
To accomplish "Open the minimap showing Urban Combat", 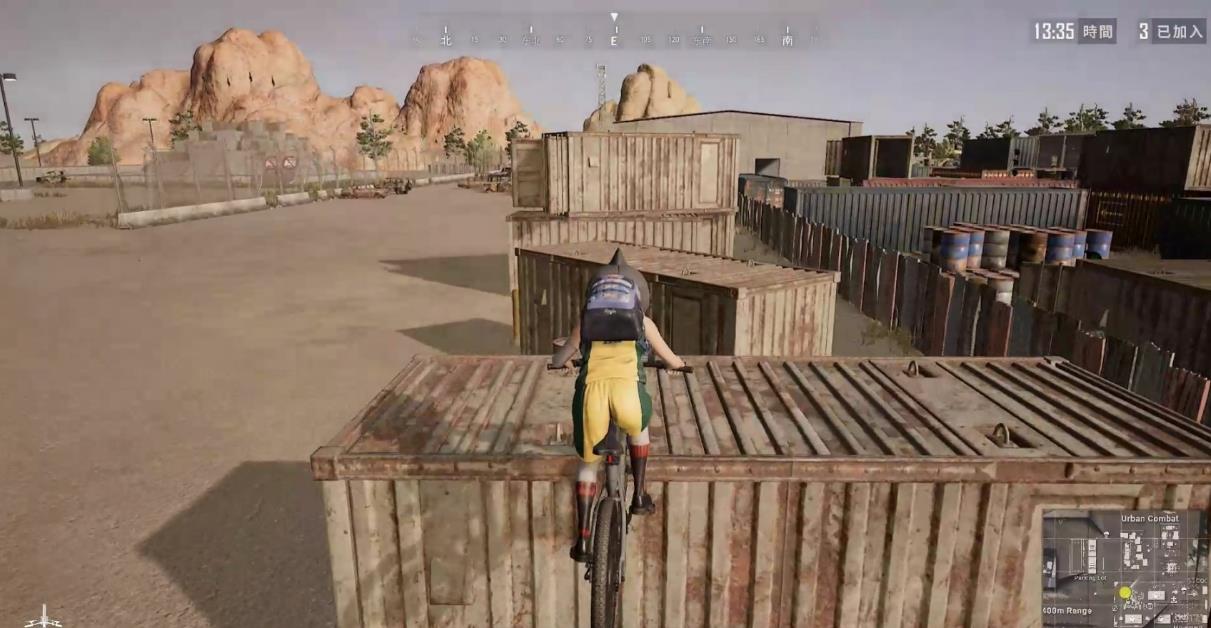I will pos(1123,567).
